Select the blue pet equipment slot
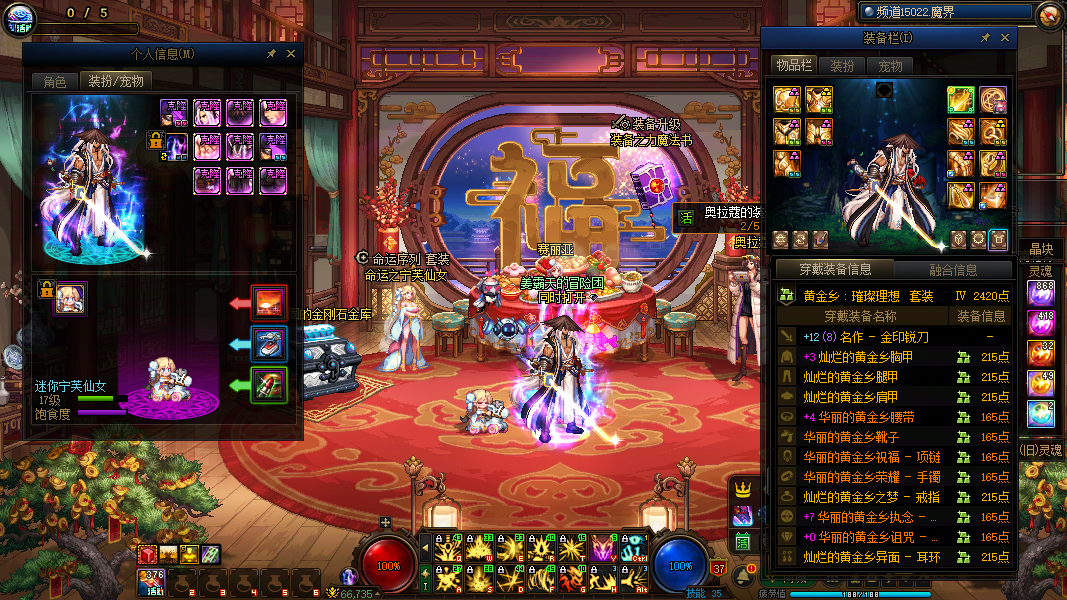The image size is (1067, 600). point(269,344)
